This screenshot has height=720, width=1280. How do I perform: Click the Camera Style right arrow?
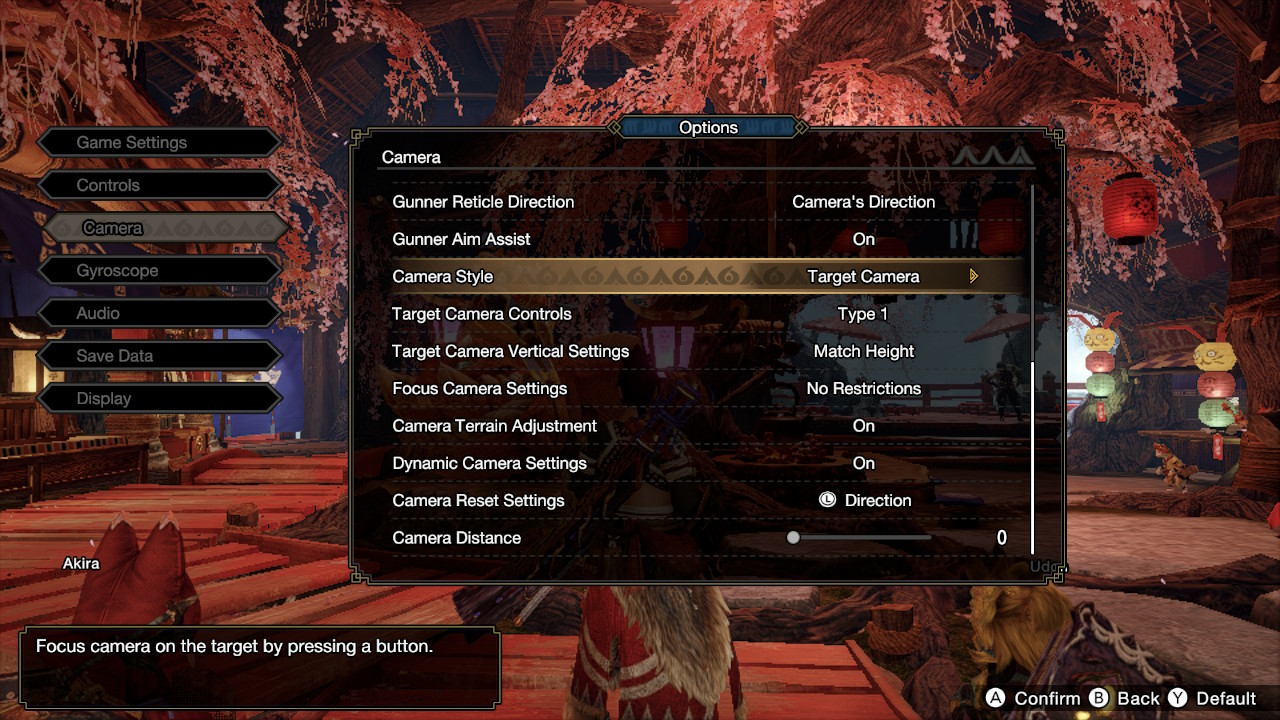(x=974, y=277)
